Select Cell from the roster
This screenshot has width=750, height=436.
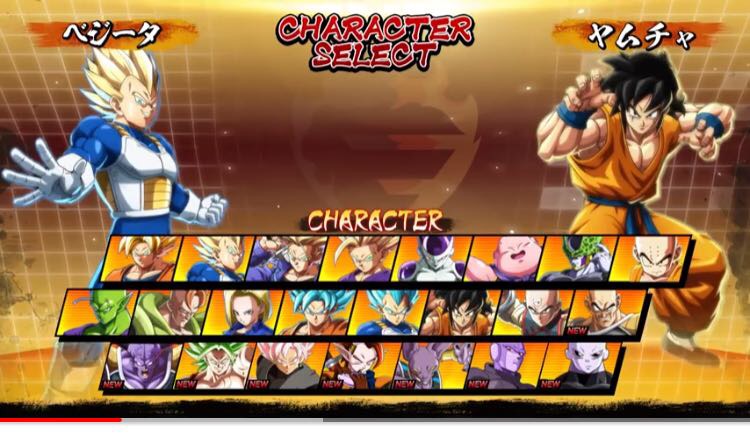pyautogui.click(x=576, y=258)
